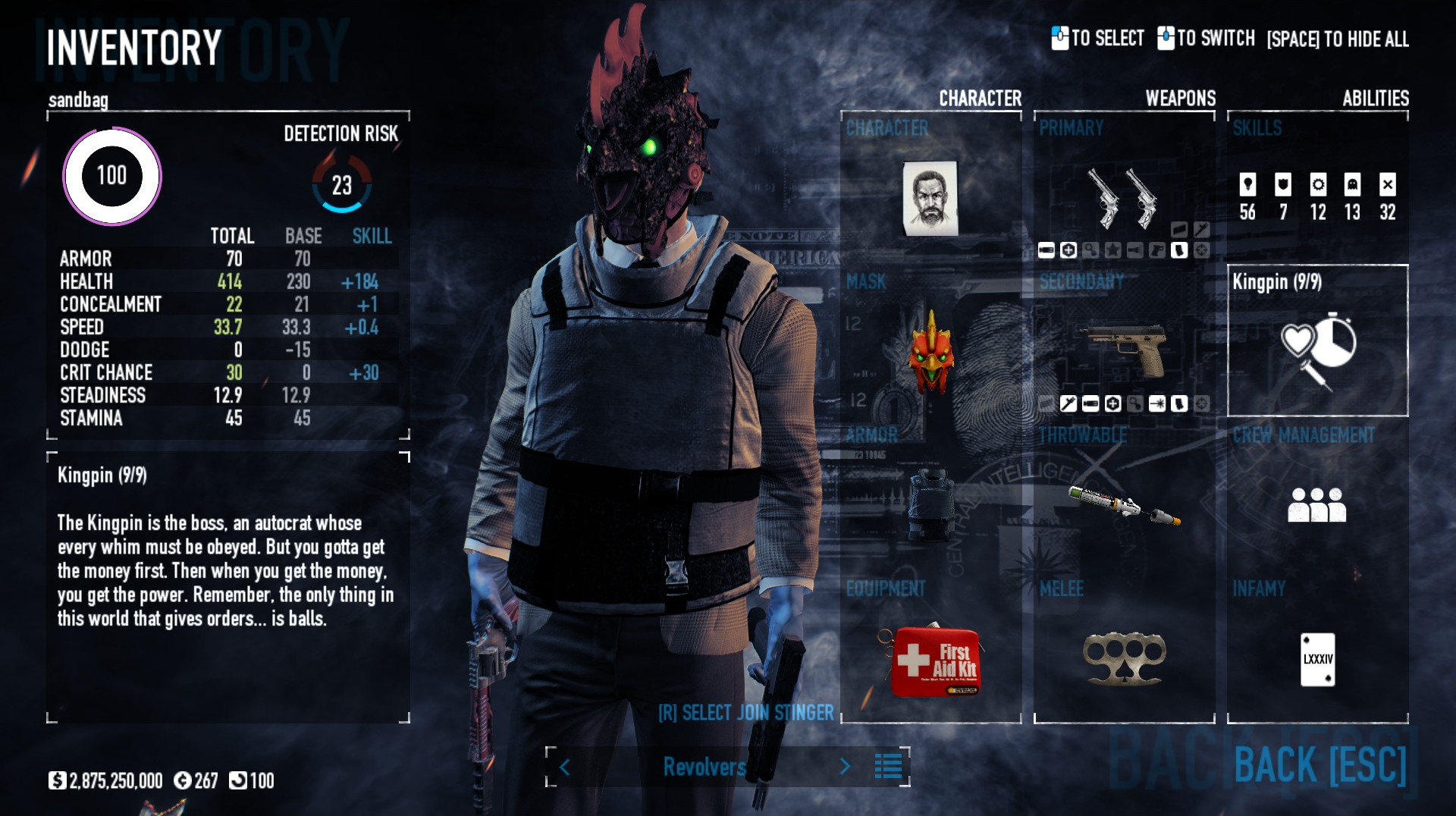Open the secondary pistol slot
This screenshot has height=816, width=1456.
(x=1125, y=348)
